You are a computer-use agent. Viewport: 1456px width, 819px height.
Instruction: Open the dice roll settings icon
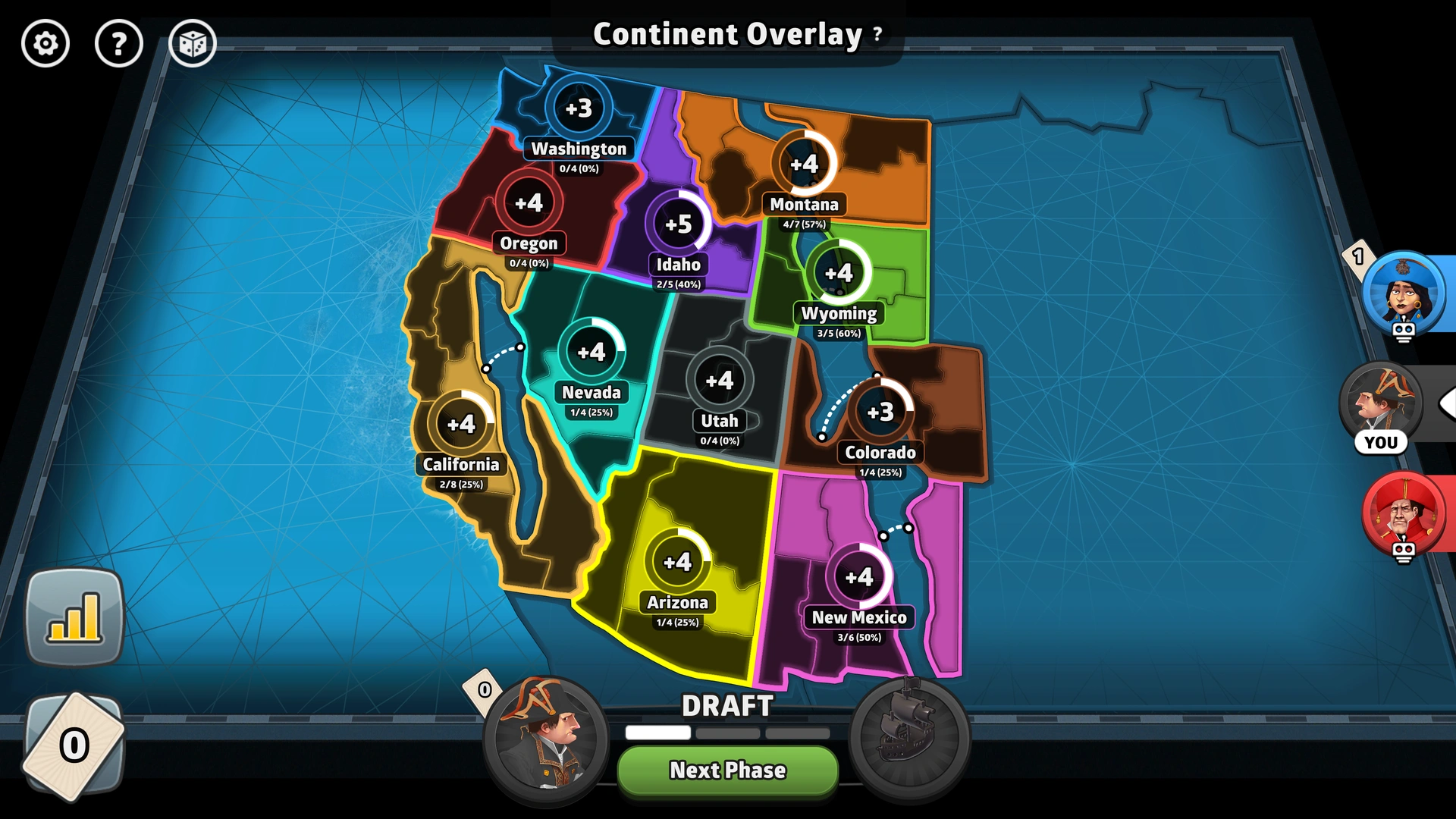192,43
